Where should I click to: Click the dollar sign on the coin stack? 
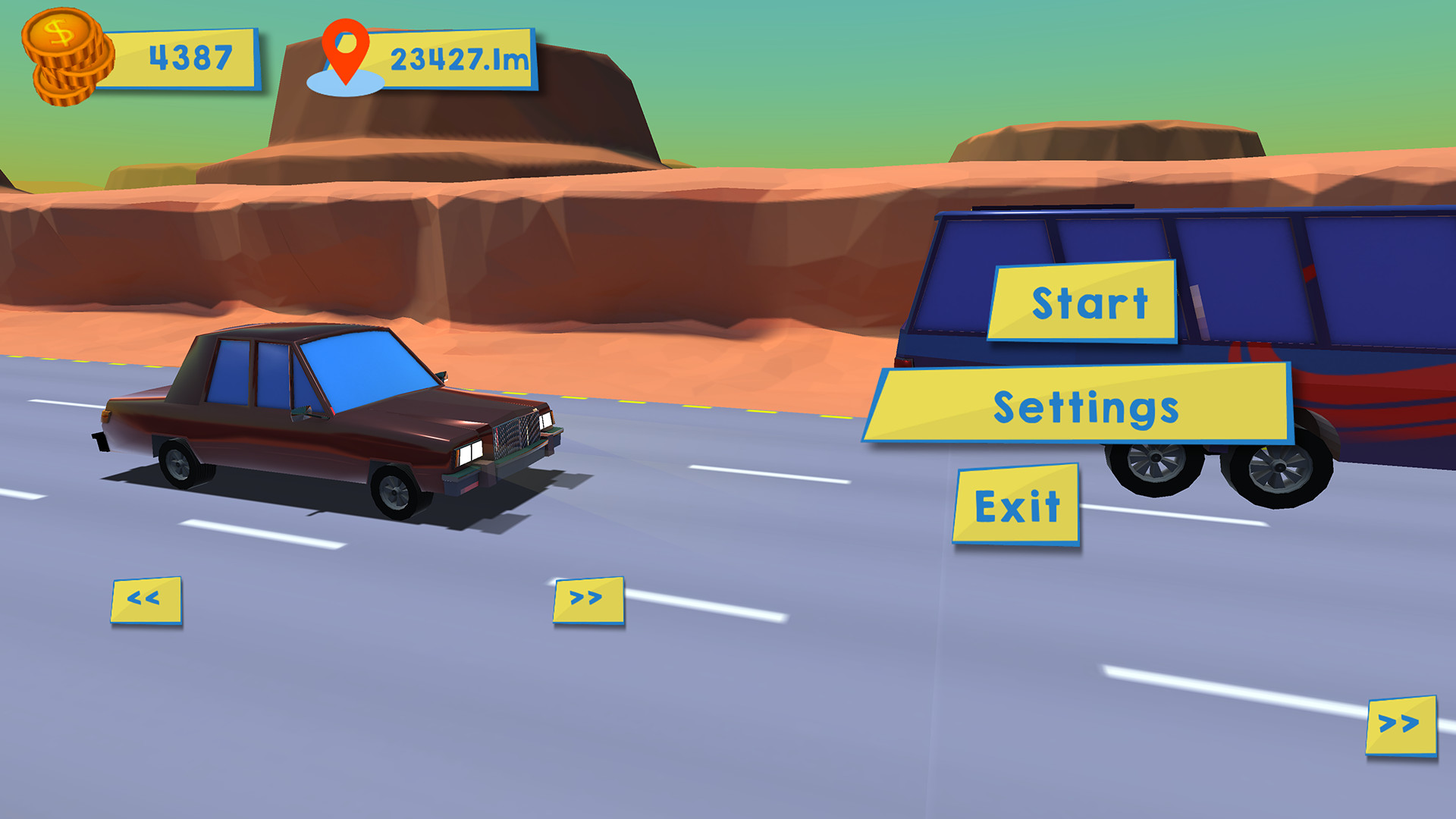[61, 32]
